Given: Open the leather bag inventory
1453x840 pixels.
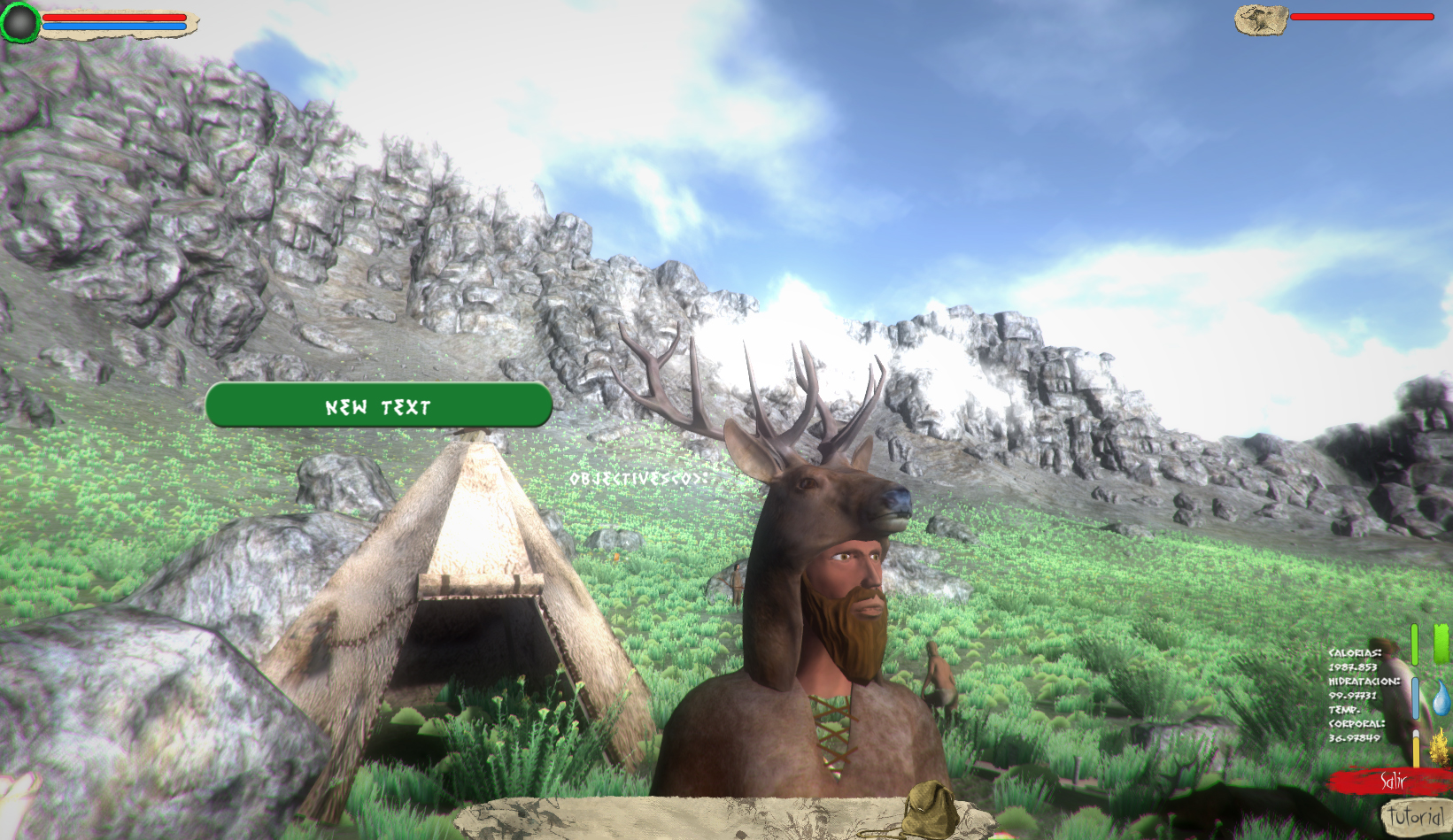Looking at the screenshot, I should coord(928,809).
